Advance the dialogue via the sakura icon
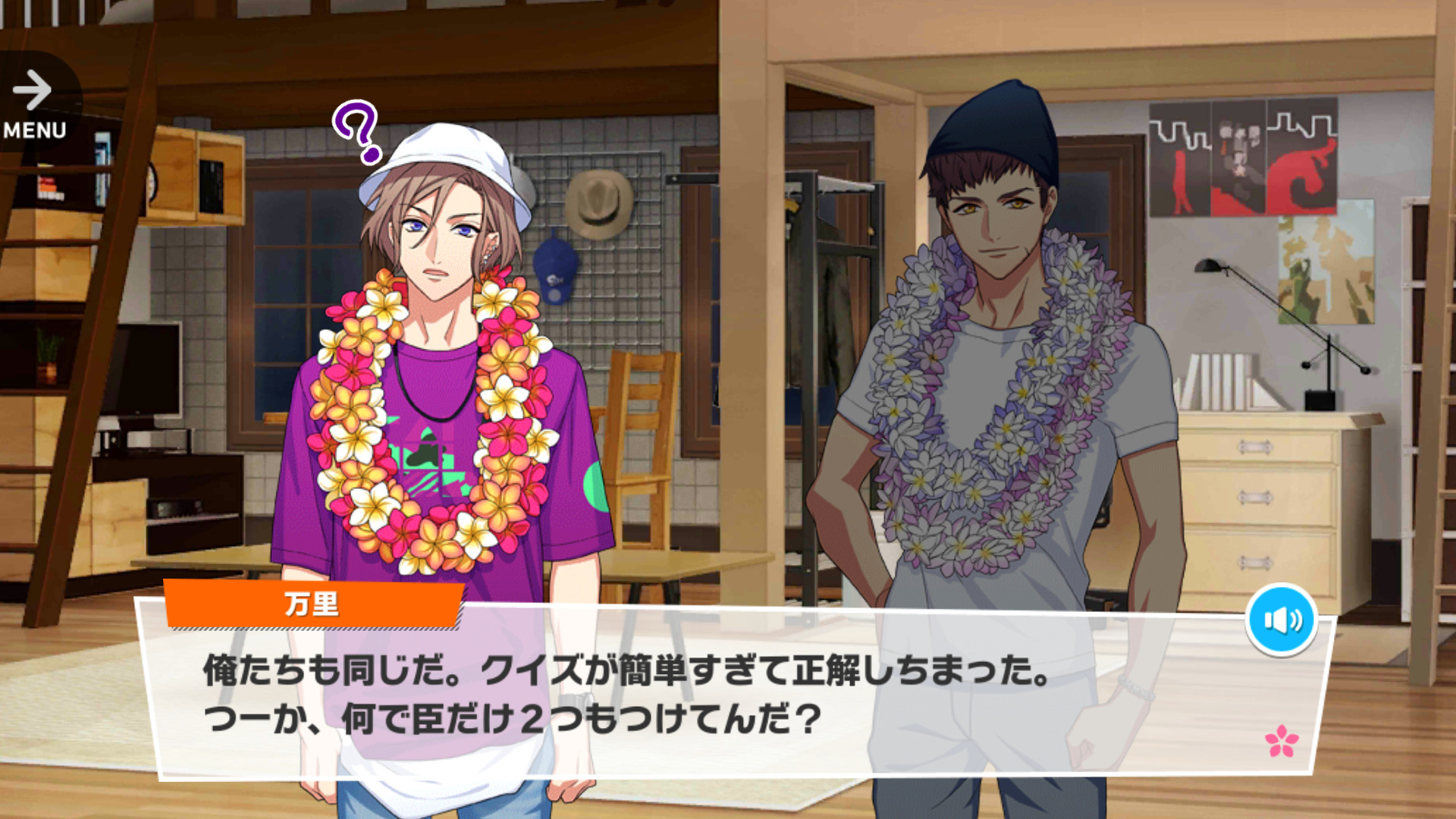Viewport: 1456px width, 819px height. tap(1282, 741)
